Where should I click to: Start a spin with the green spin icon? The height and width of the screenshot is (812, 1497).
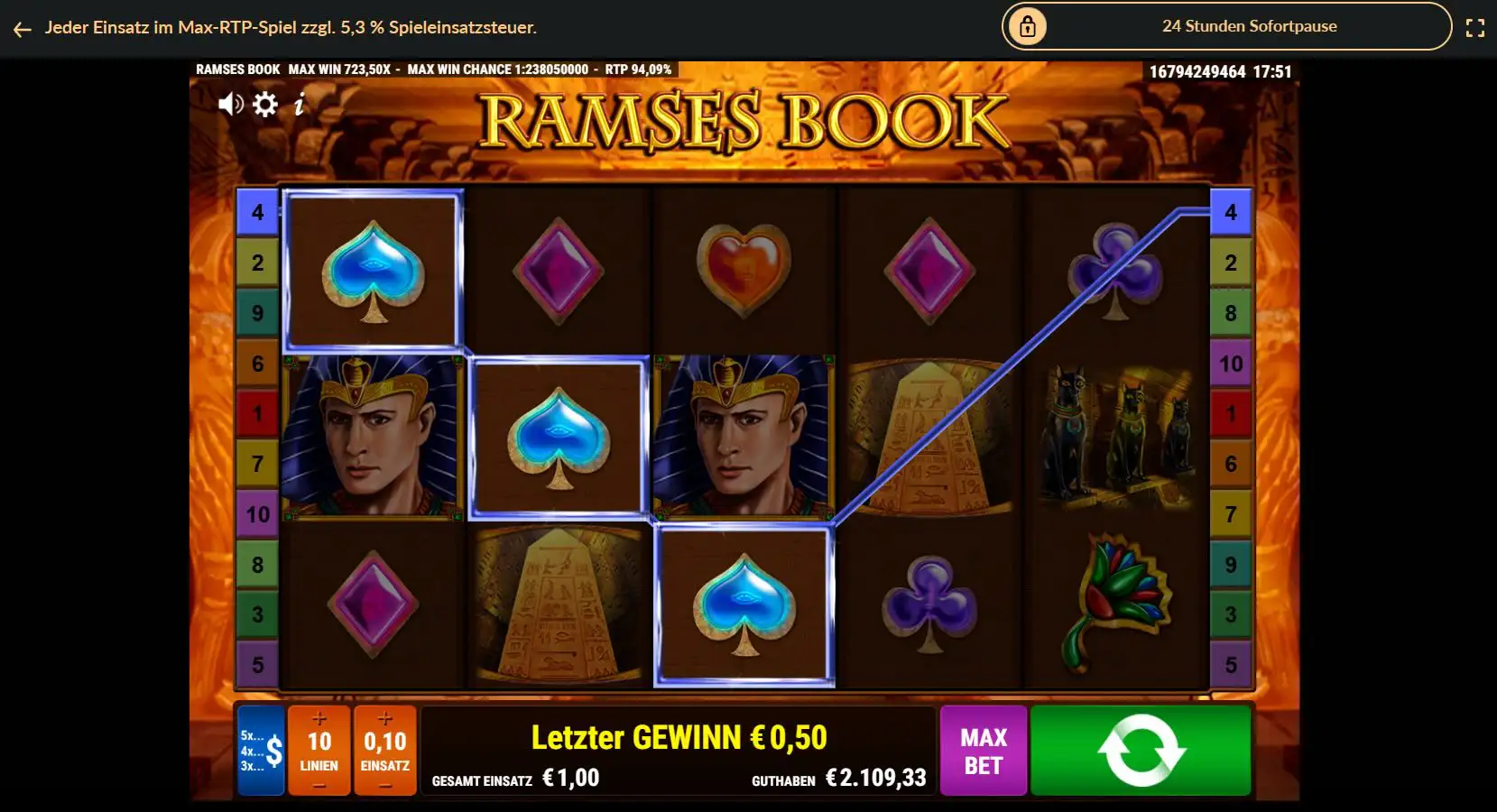coord(1140,750)
